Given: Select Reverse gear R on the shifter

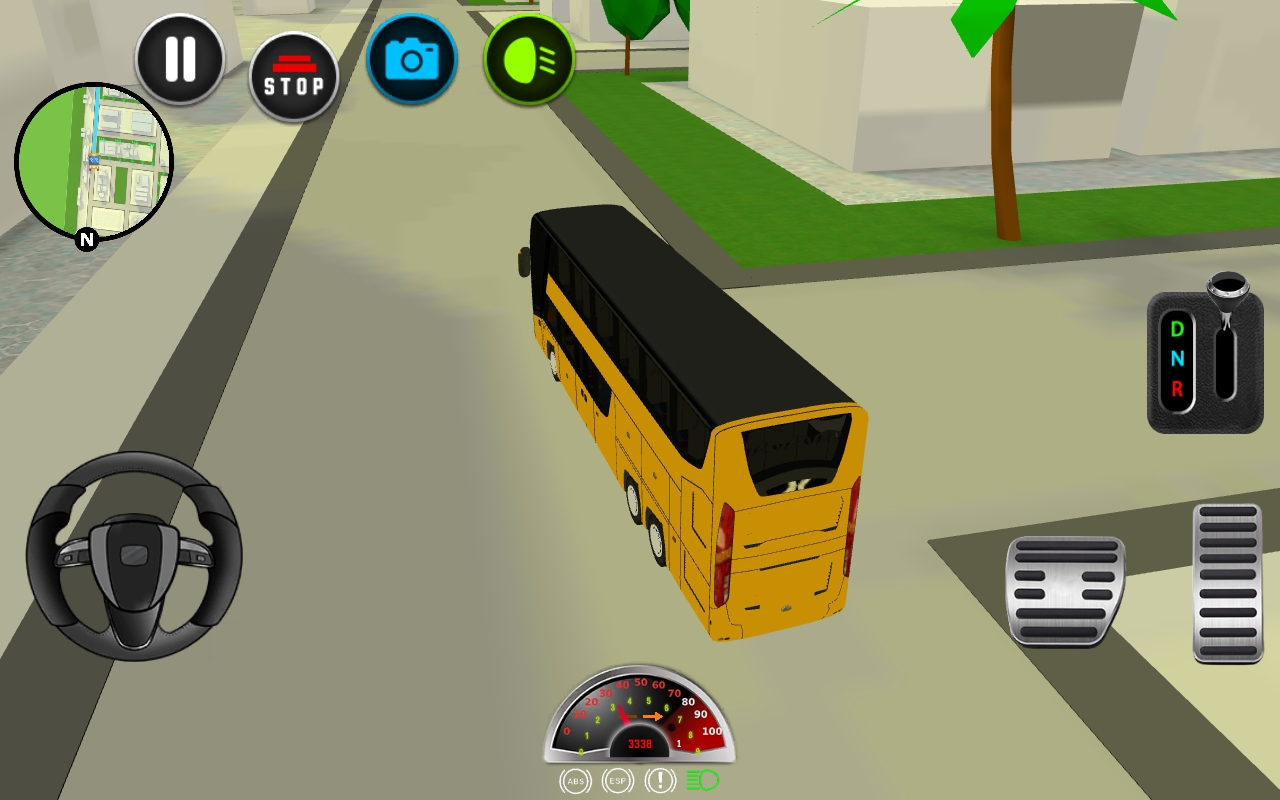Looking at the screenshot, I should pyautogui.click(x=1177, y=387).
